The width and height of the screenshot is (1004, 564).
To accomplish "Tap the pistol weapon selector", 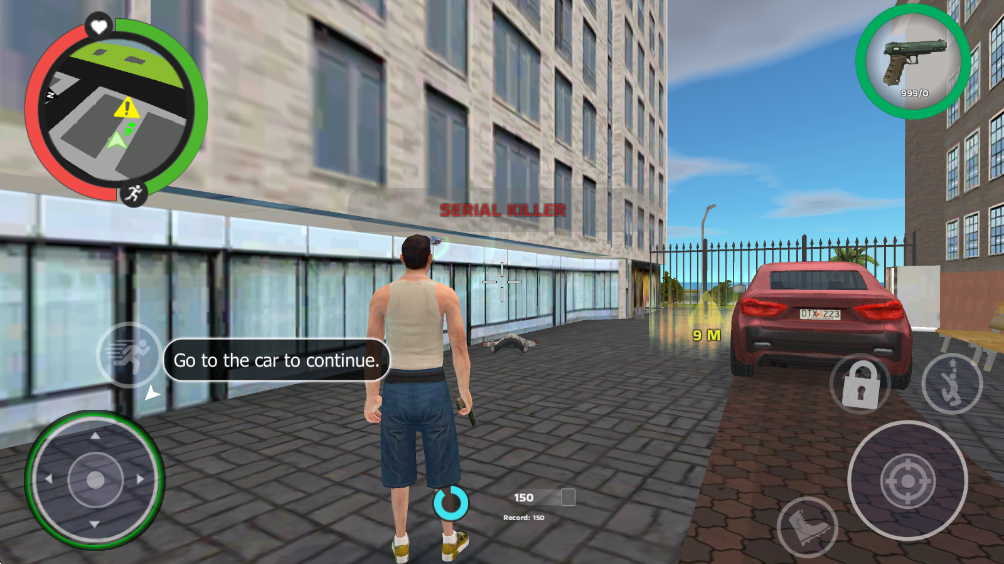I will tap(911, 61).
